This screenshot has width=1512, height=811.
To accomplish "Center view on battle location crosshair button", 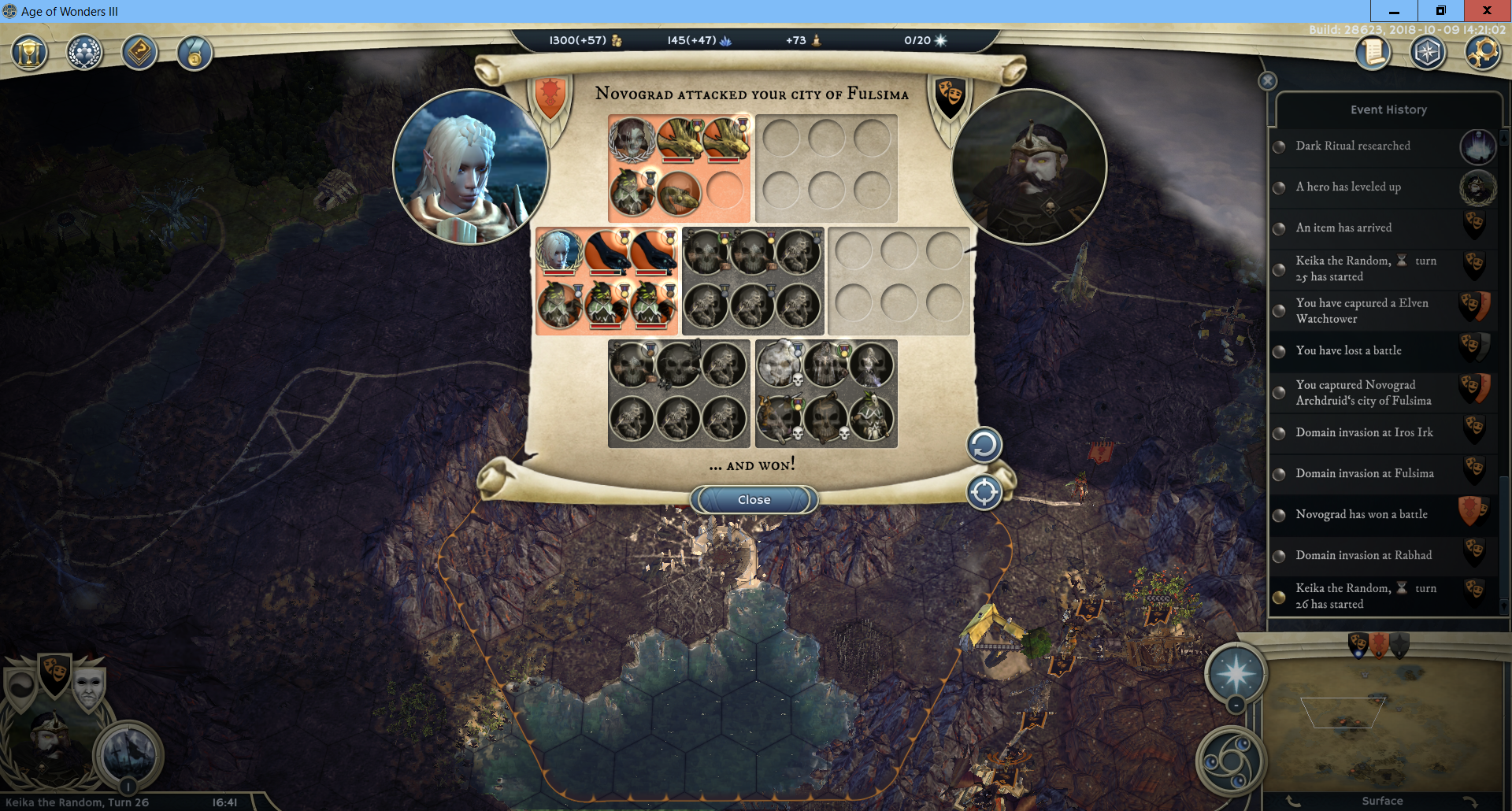I will (984, 493).
